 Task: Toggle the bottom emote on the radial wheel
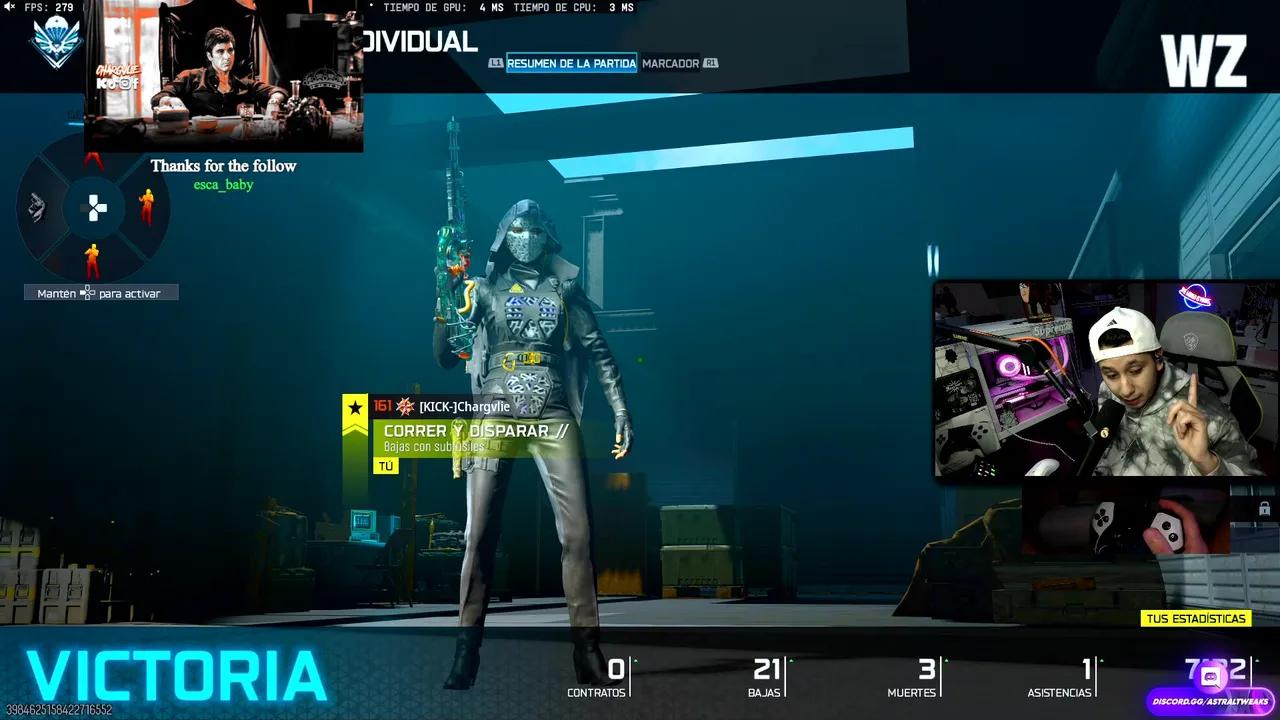click(91, 259)
